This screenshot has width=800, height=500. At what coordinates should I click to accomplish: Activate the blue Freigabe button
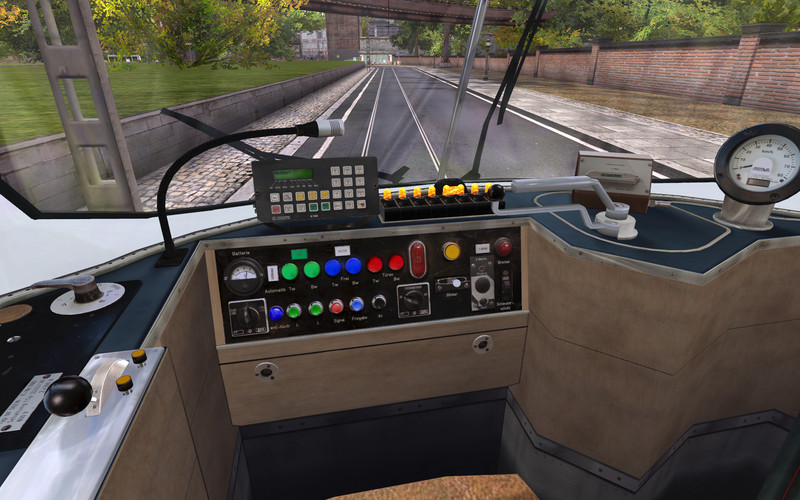tap(356, 304)
